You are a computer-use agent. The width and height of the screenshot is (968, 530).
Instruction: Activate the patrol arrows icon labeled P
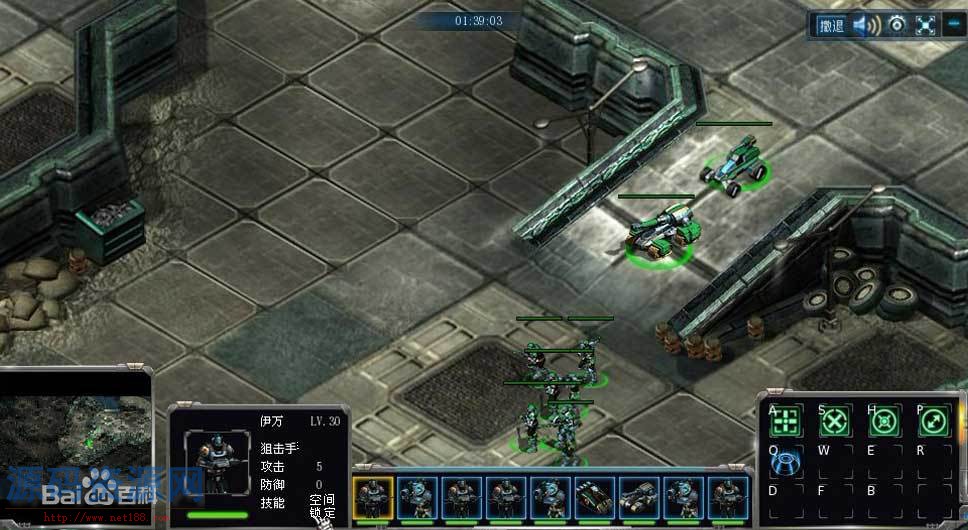(x=932, y=423)
